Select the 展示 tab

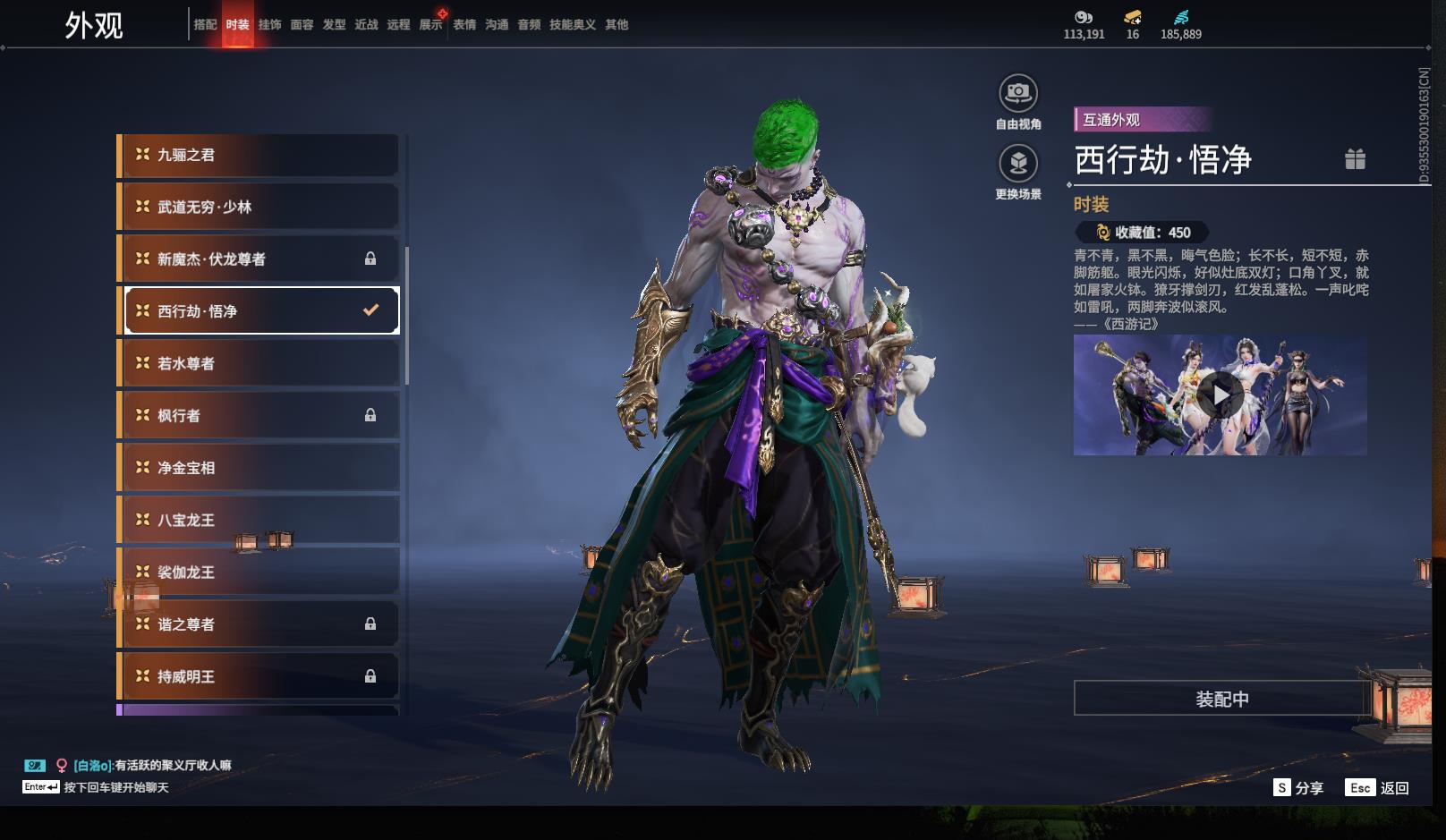click(430, 25)
